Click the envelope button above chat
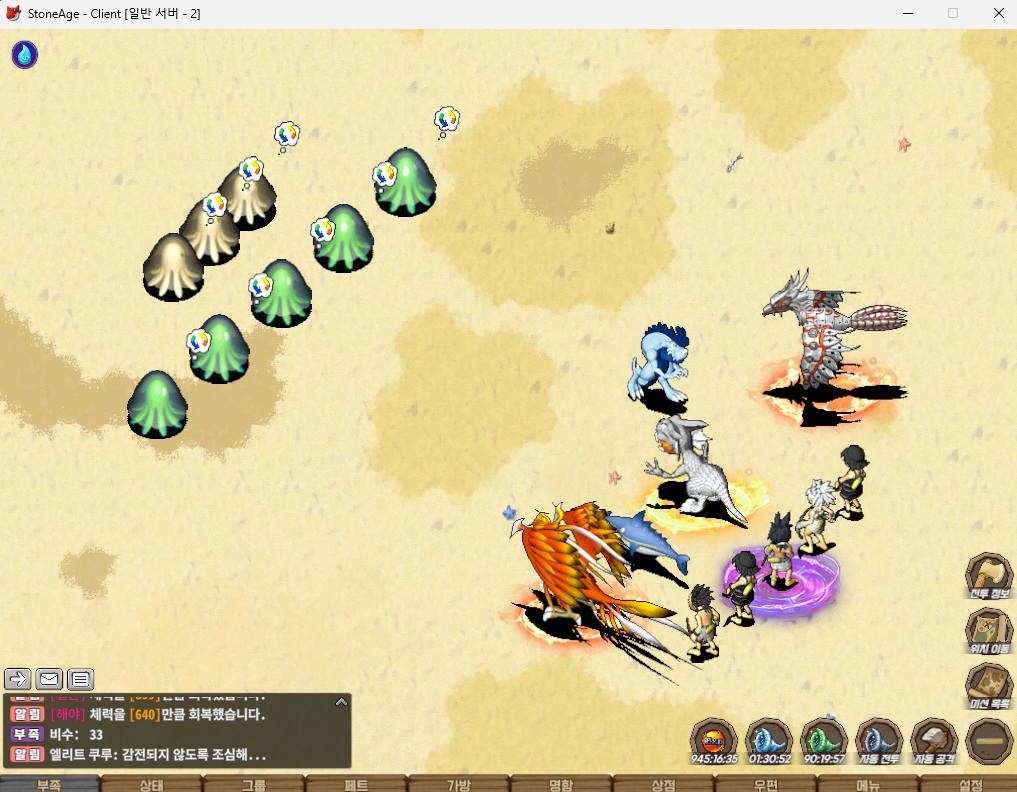The image size is (1017, 792). coord(49,679)
